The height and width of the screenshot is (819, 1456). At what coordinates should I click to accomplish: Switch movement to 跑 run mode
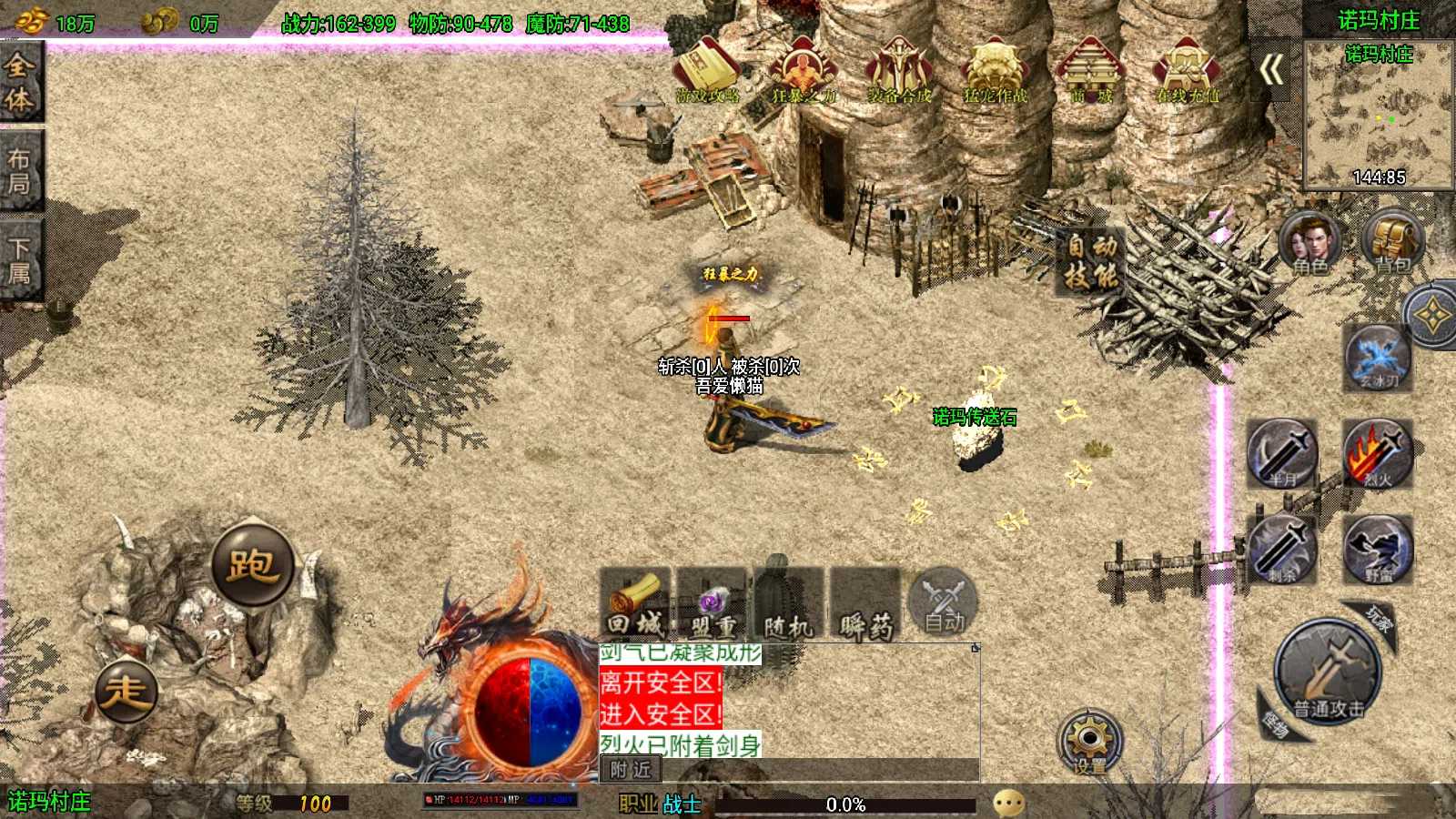point(252,564)
